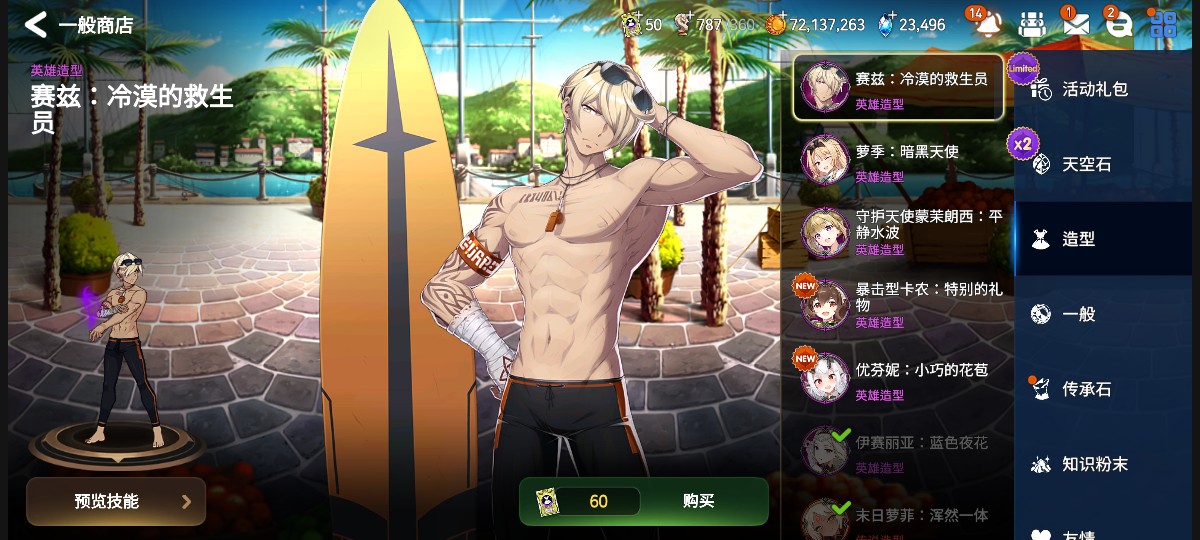The width and height of the screenshot is (1200, 540).
Task: Open the 预览技能 skill preview
Action: pos(116,501)
